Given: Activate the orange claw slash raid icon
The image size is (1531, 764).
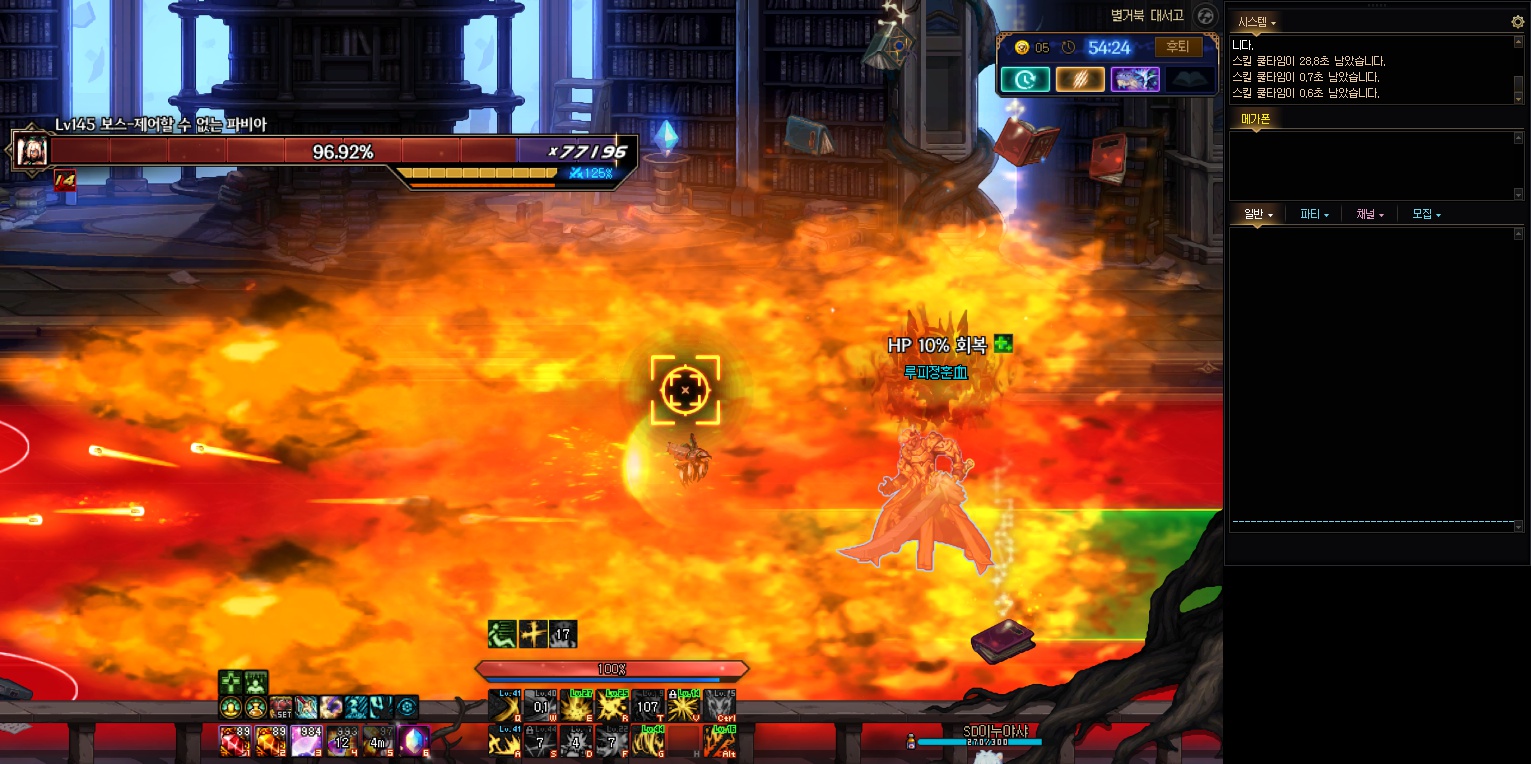Looking at the screenshot, I should tap(1080, 79).
